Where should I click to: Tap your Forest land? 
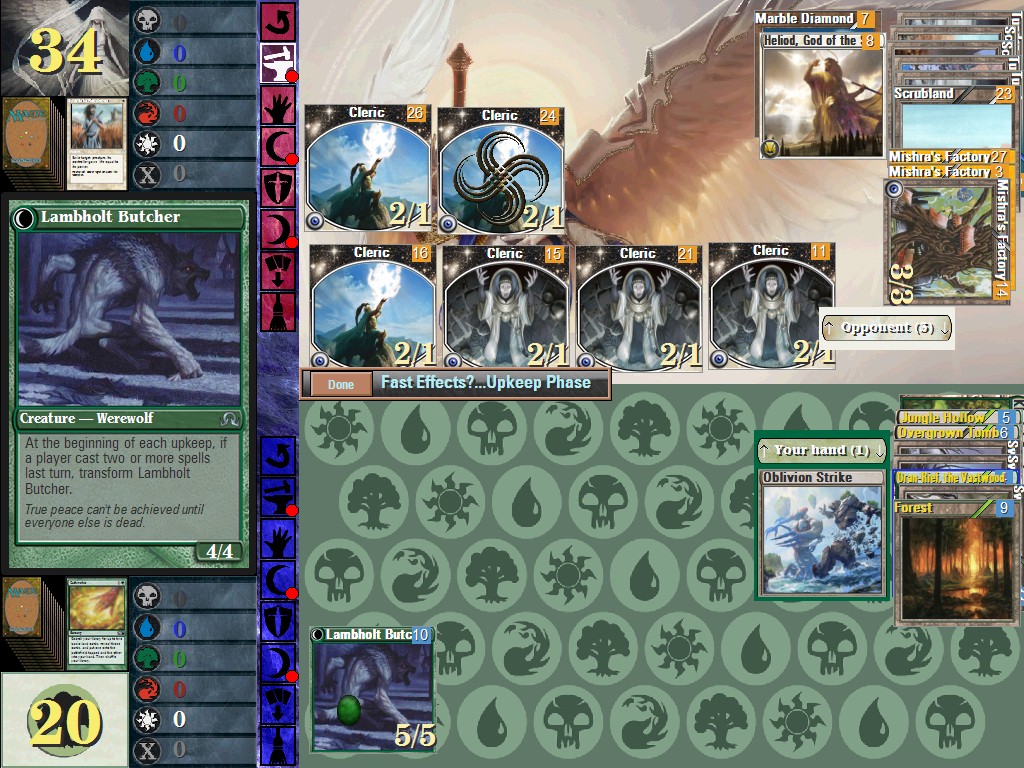coord(952,560)
